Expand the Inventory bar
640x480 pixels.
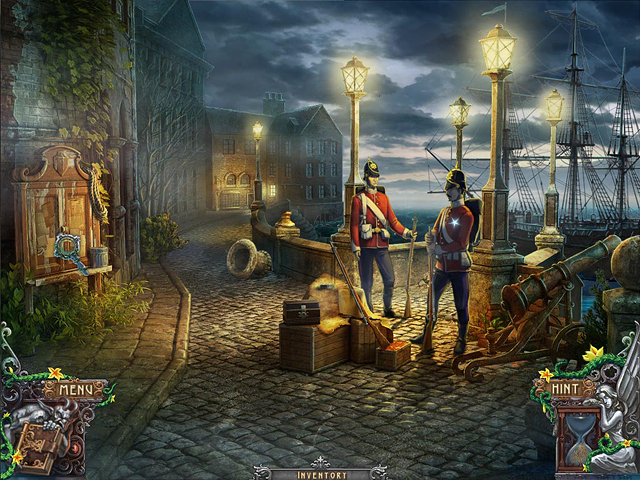(x=321, y=472)
